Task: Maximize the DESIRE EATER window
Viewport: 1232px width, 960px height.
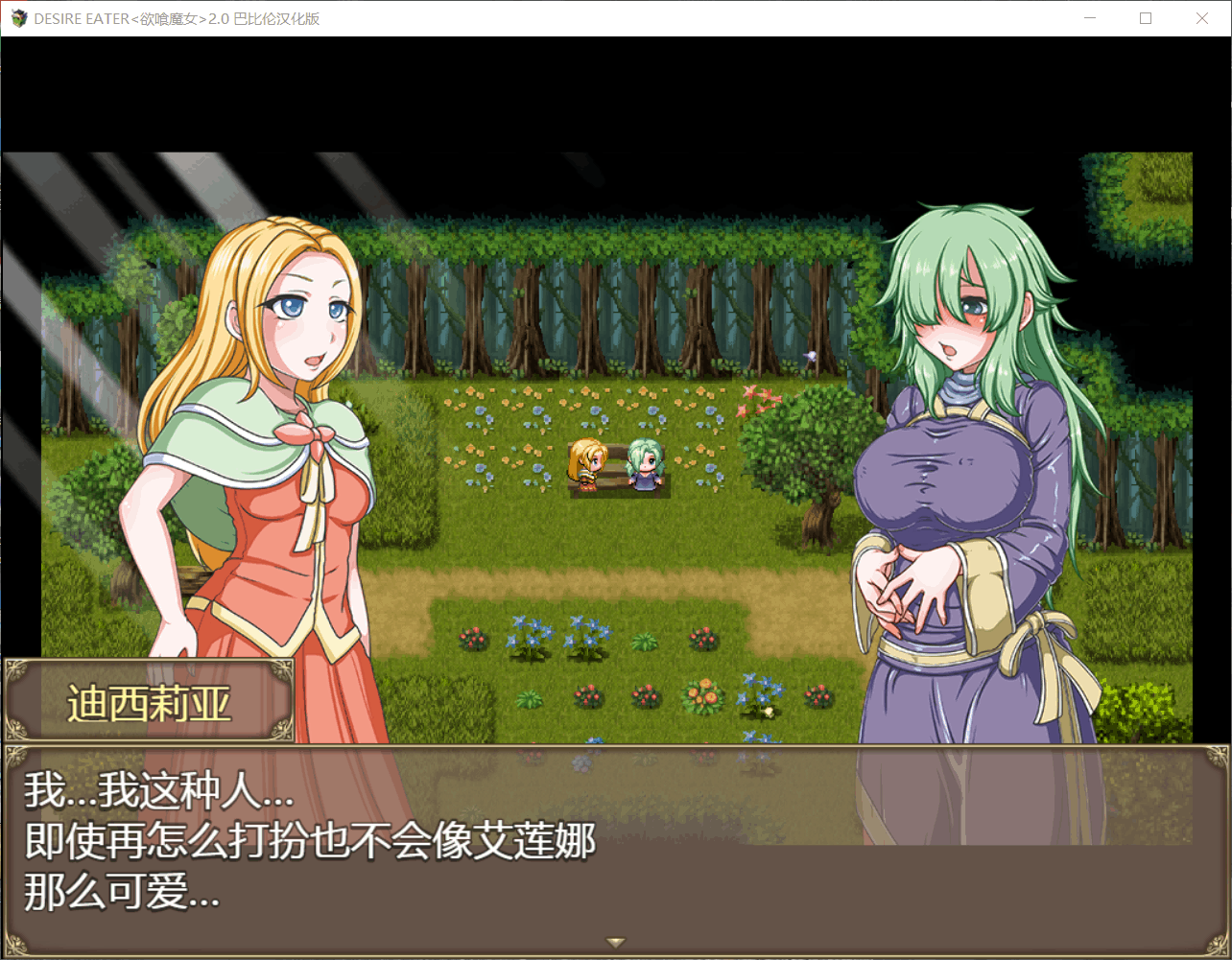Action: coord(1146,17)
